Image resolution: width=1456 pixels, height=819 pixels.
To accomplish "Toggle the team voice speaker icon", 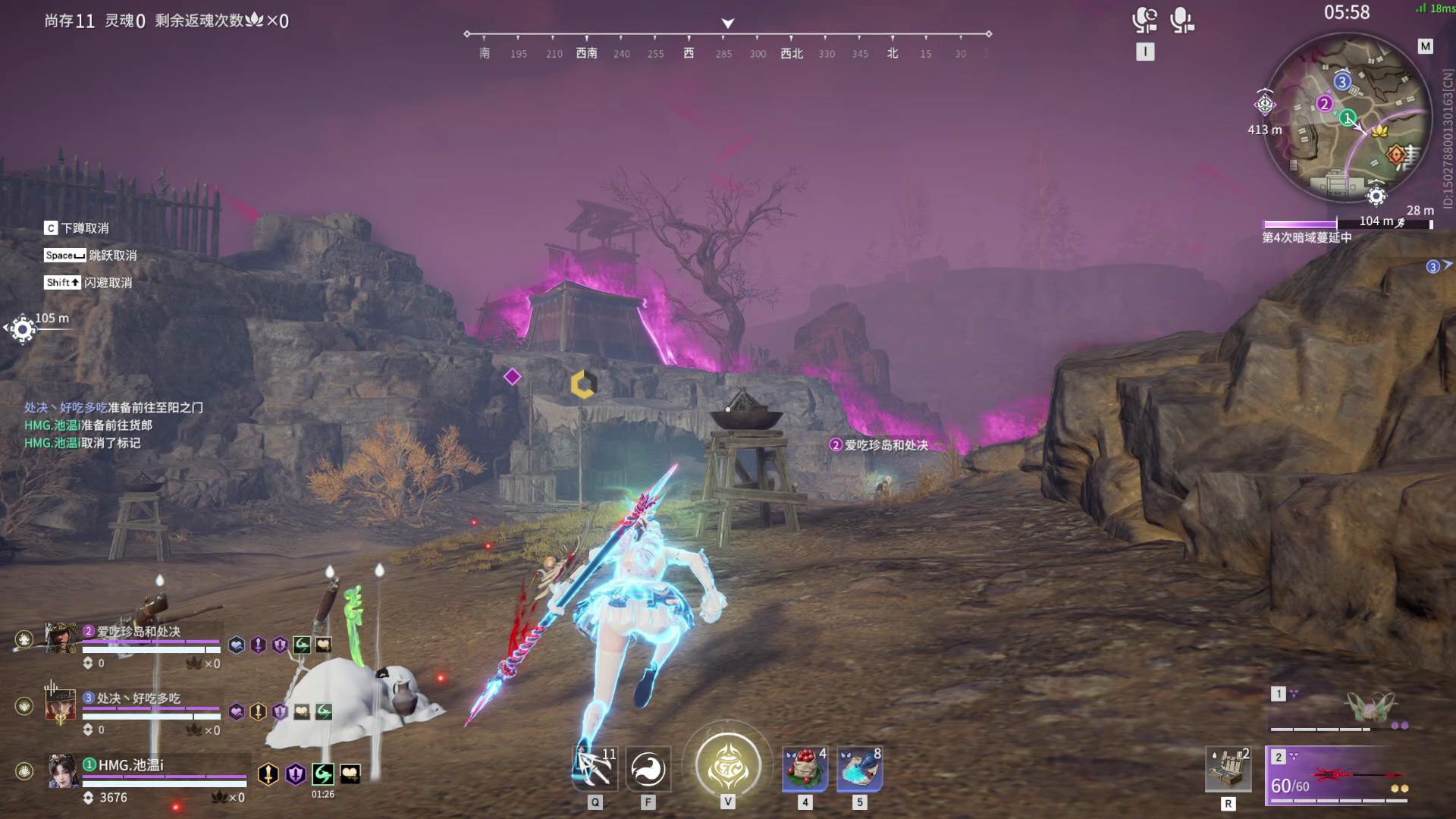I will [1144, 20].
